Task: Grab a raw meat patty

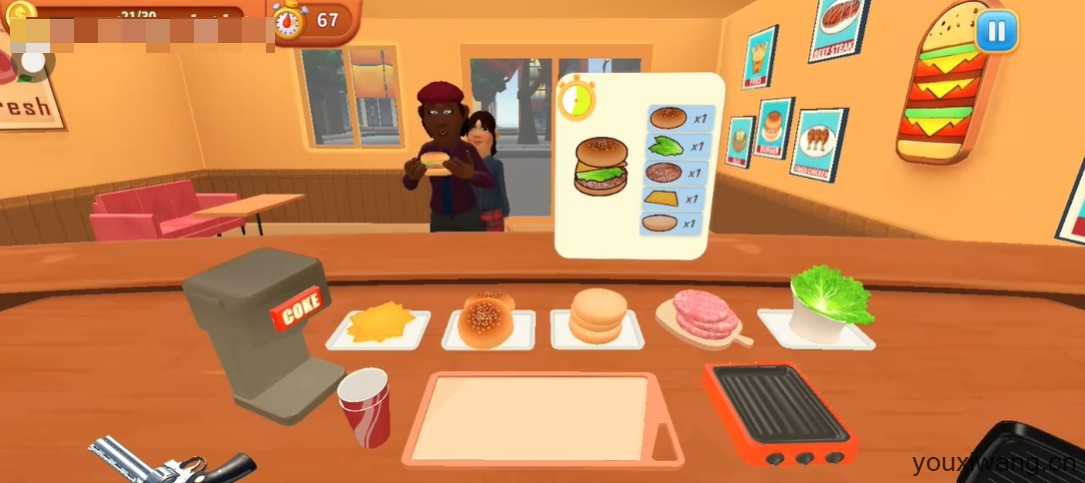Action: click(706, 314)
